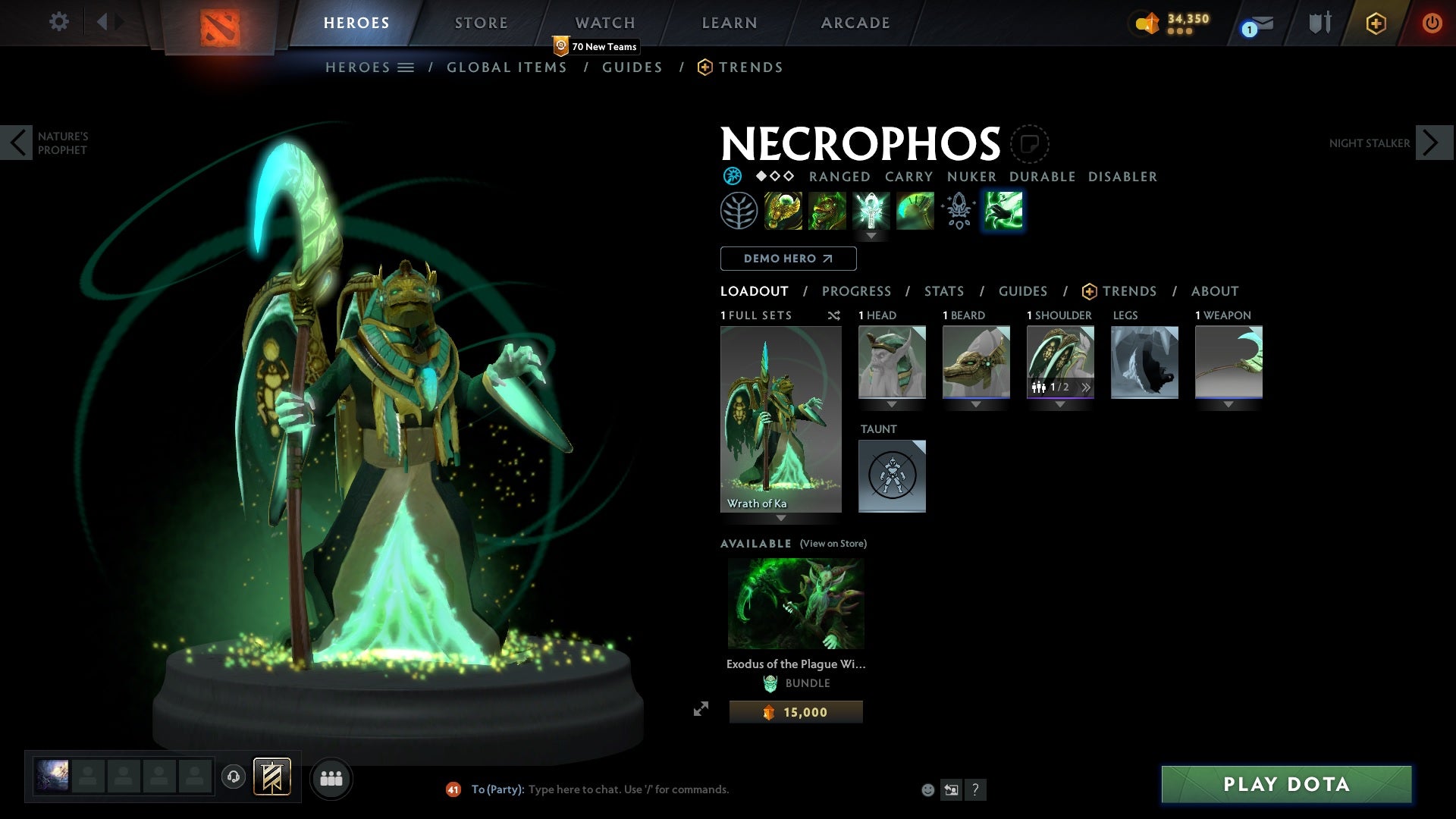Select the Wrath of Ka full set
The image size is (1456, 819).
[x=780, y=419]
